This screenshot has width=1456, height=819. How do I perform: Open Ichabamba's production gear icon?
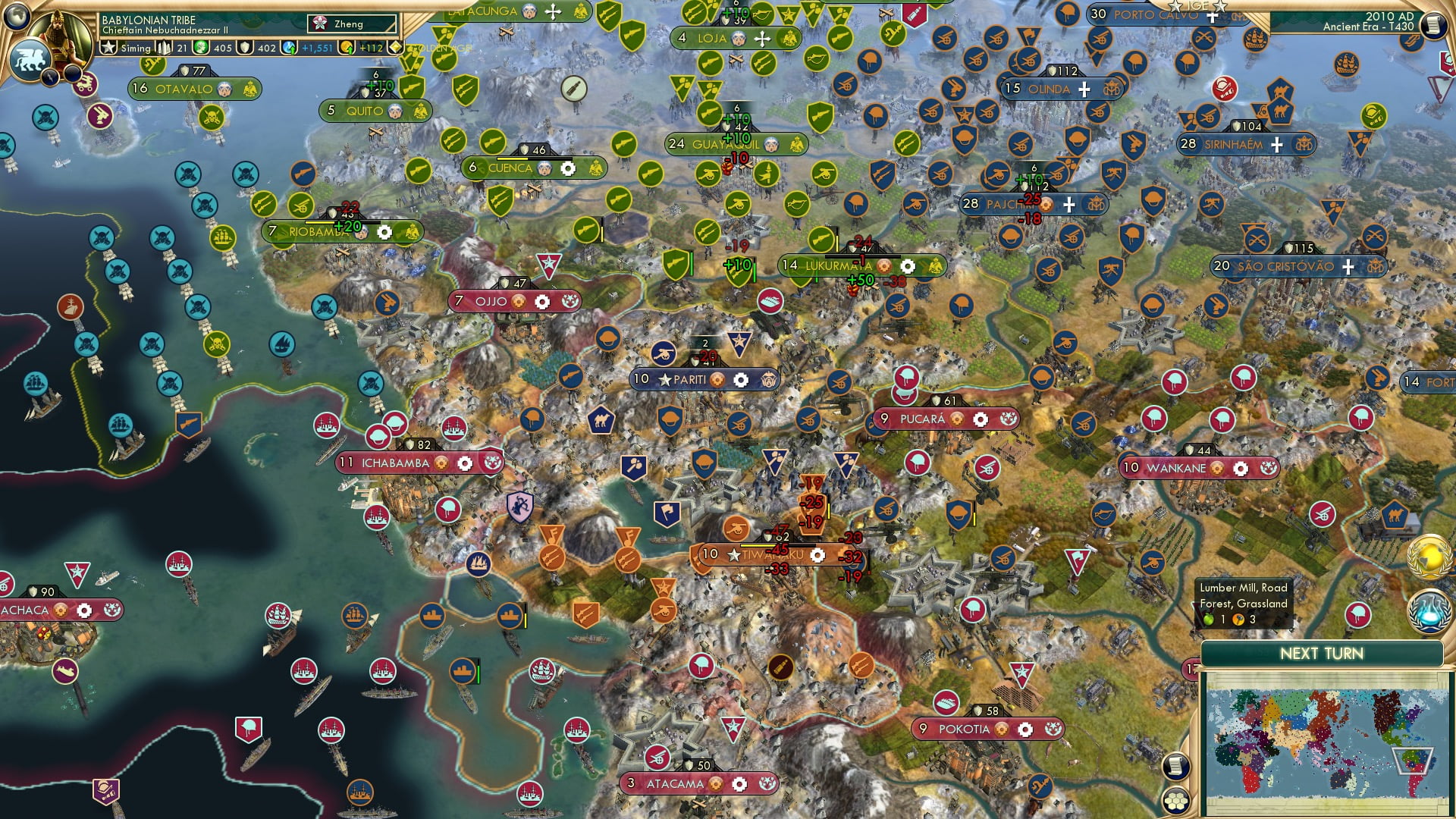(x=464, y=463)
